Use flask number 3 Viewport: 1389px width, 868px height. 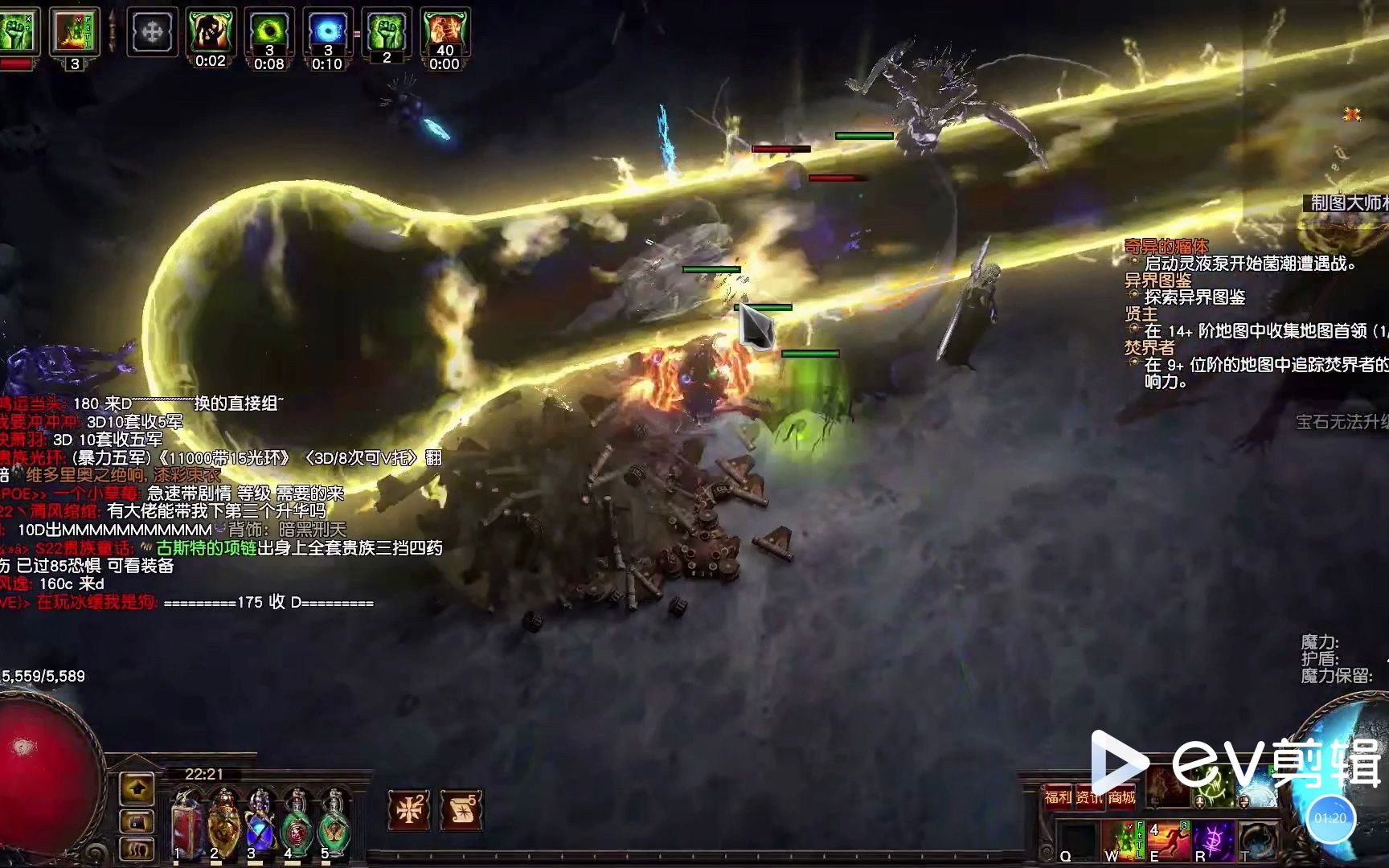pyautogui.click(x=260, y=824)
